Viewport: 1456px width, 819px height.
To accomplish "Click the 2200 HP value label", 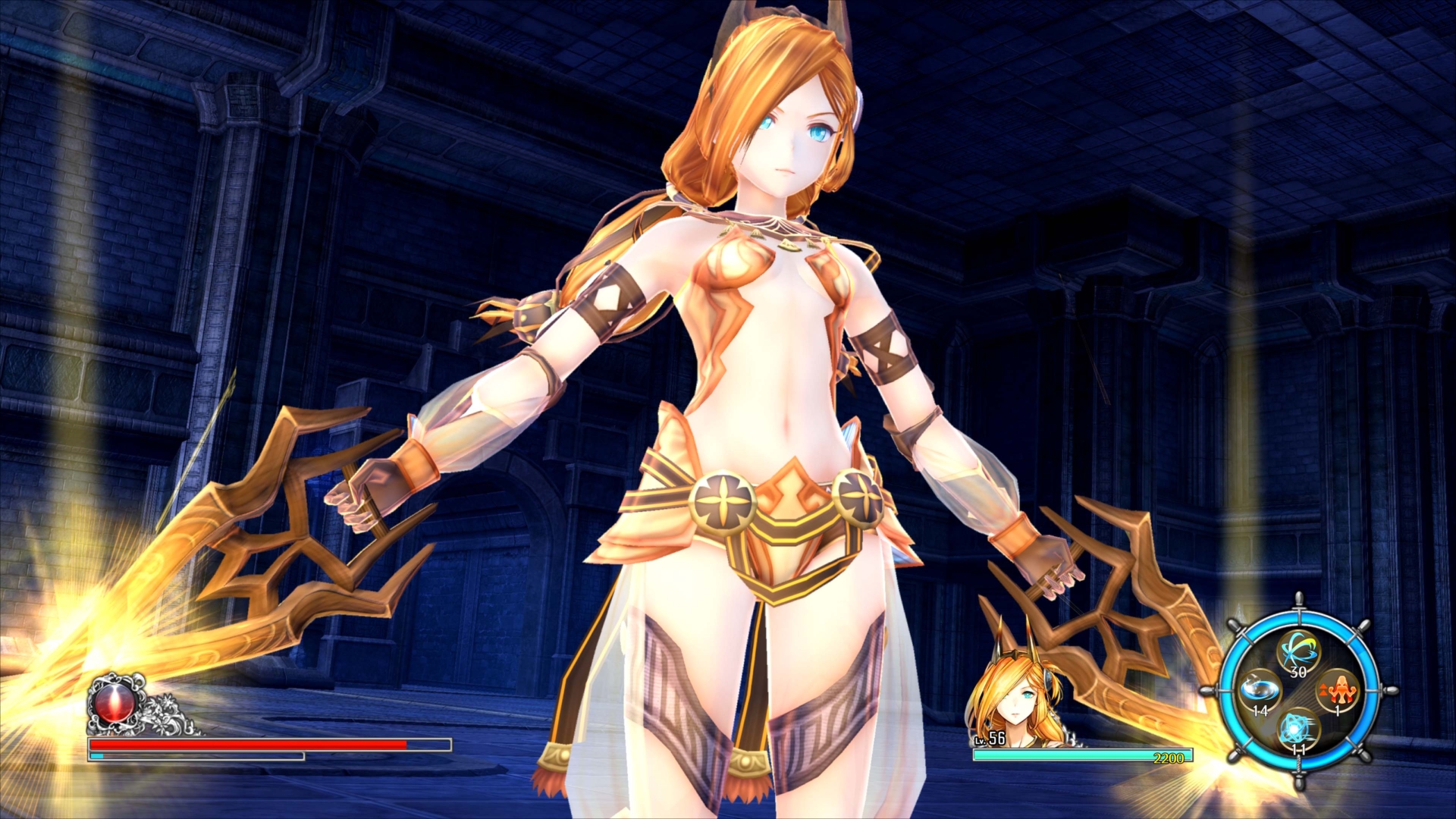I will pos(1169,757).
